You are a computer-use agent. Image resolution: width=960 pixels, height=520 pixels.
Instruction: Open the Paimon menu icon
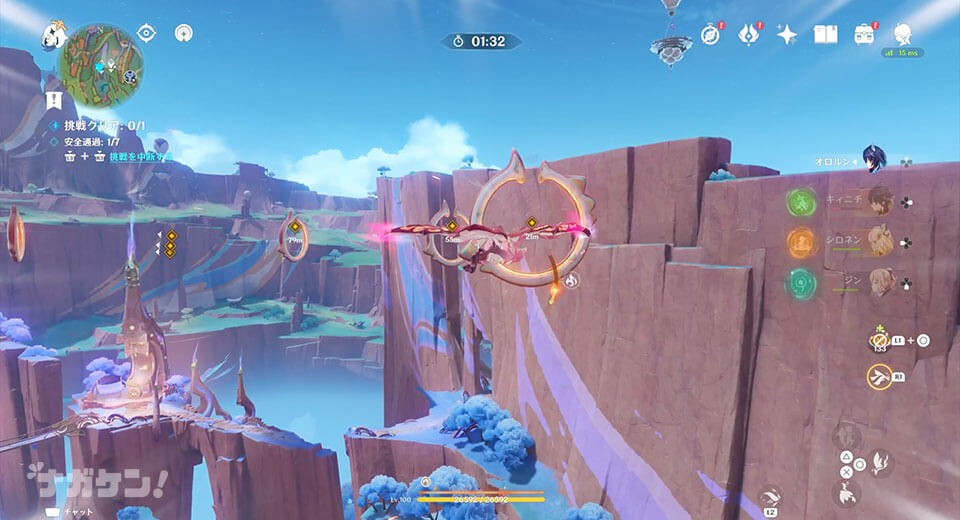click(x=52, y=36)
